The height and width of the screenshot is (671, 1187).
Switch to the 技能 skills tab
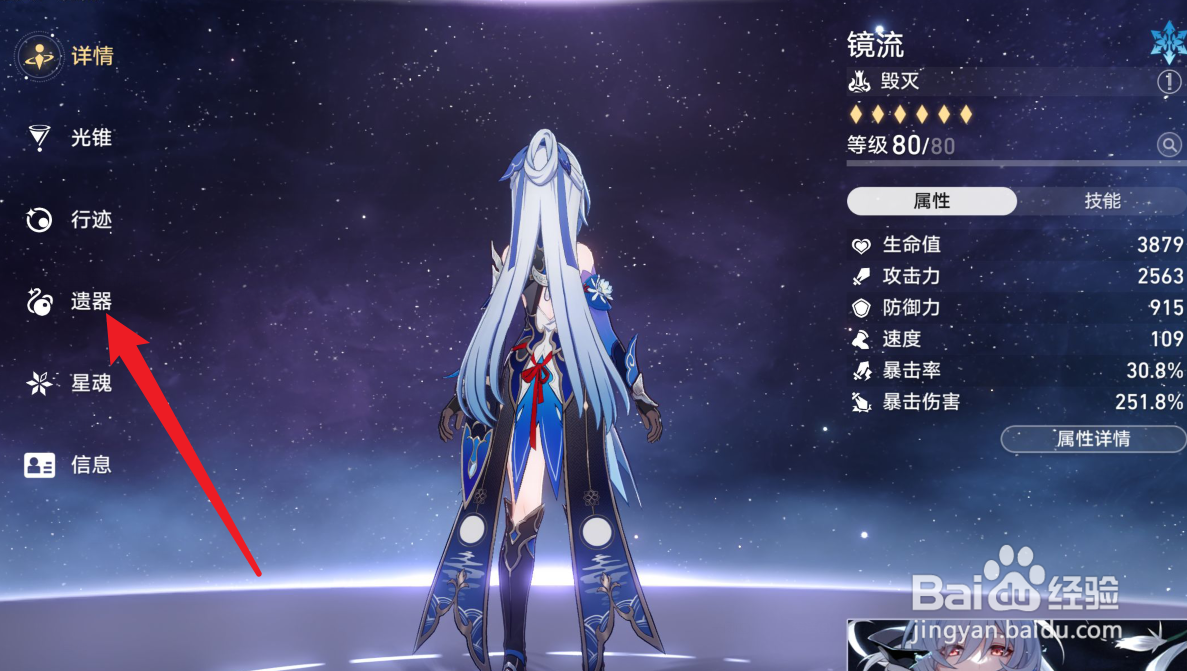(x=1102, y=201)
